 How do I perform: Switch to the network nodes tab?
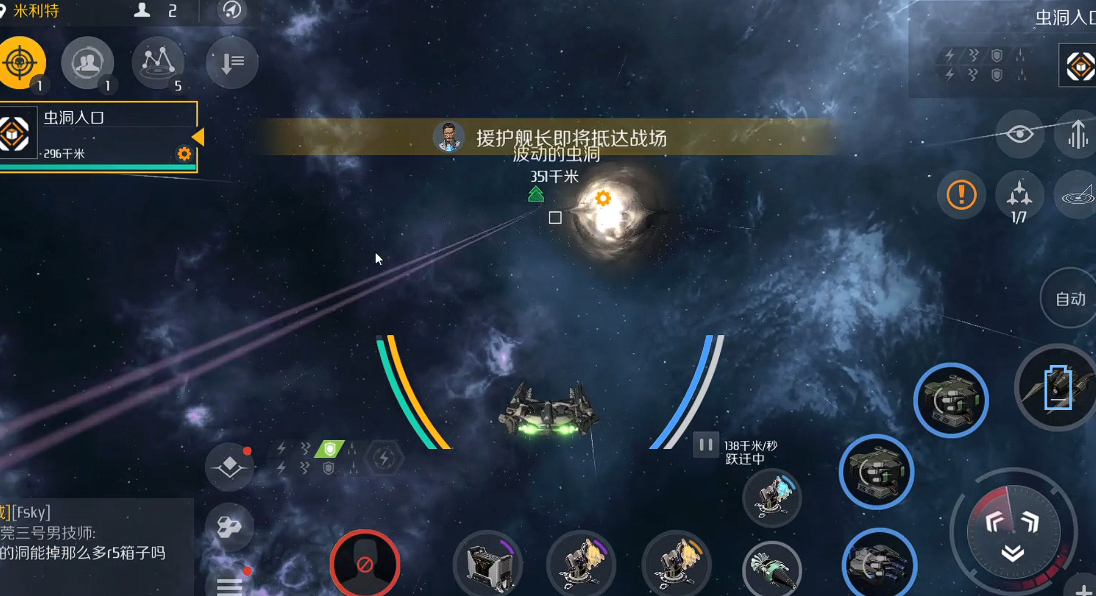[158, 63]
